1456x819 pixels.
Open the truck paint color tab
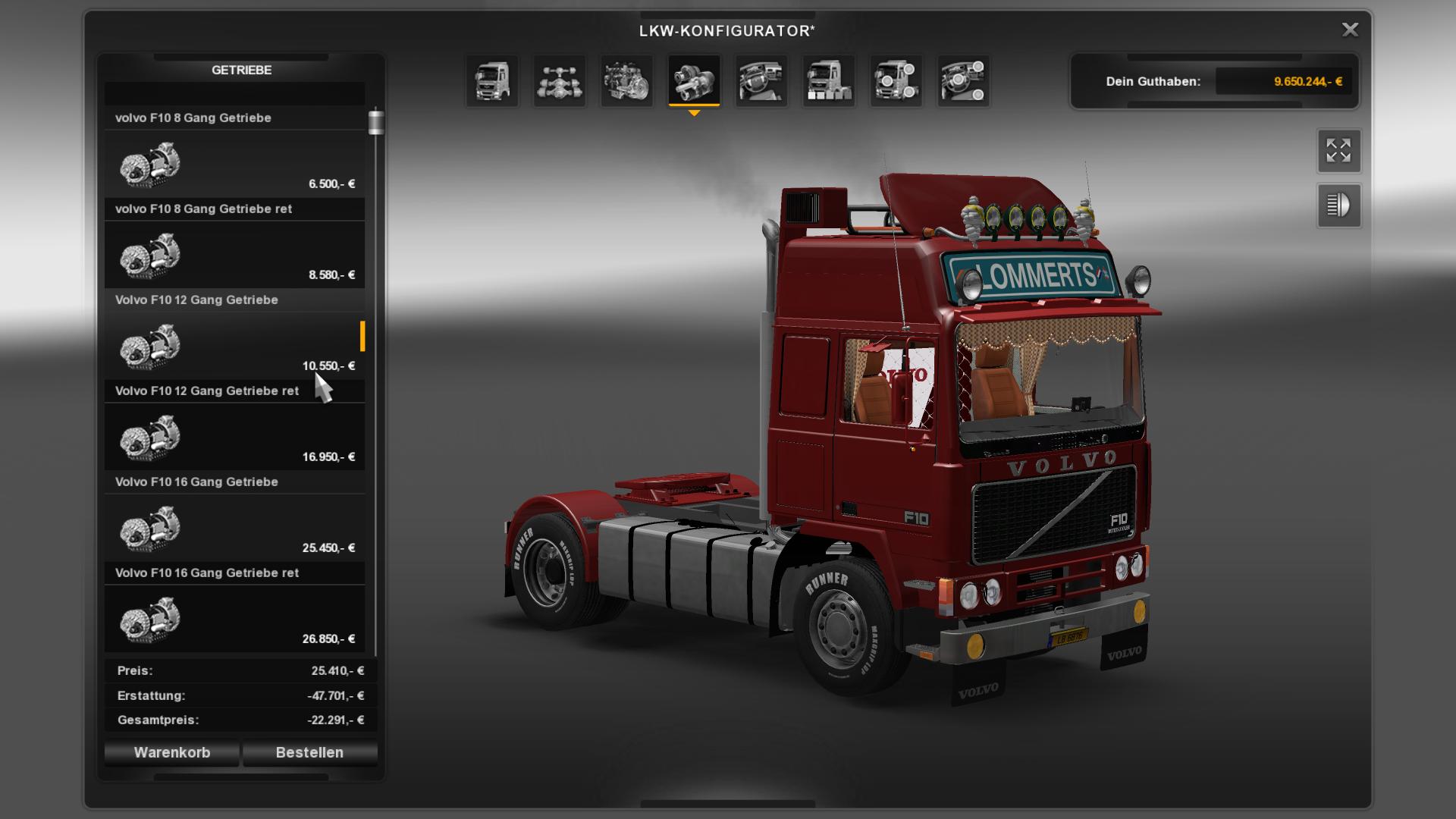click(x=828, y=80)
